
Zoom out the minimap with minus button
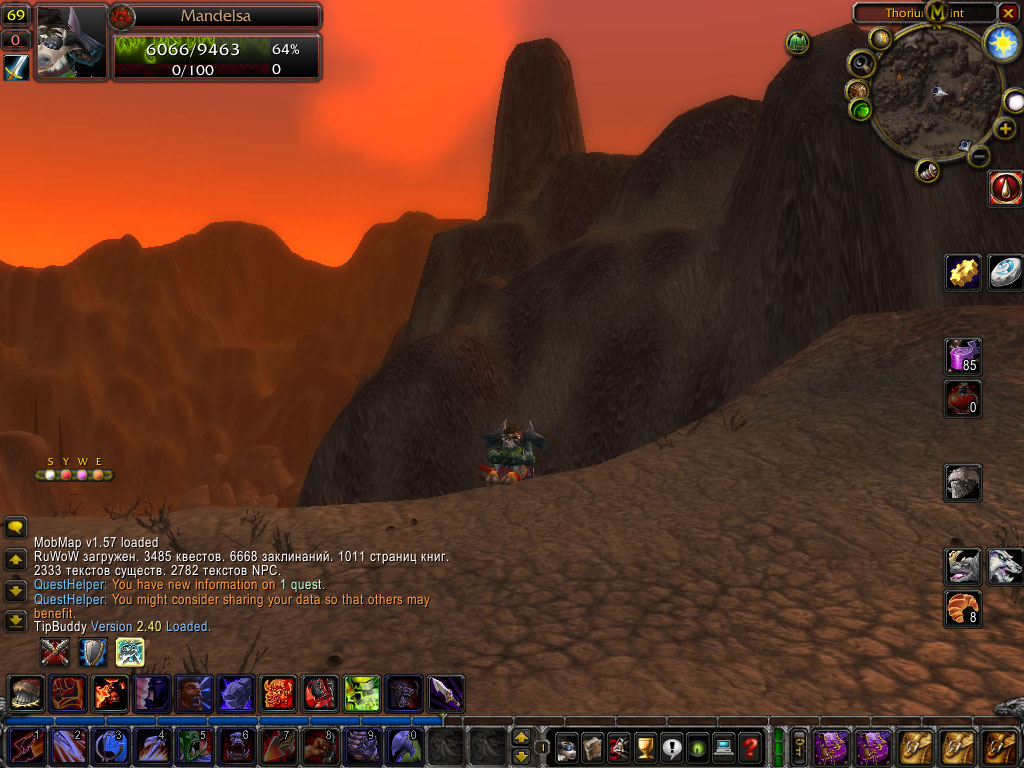coord(980,156)
